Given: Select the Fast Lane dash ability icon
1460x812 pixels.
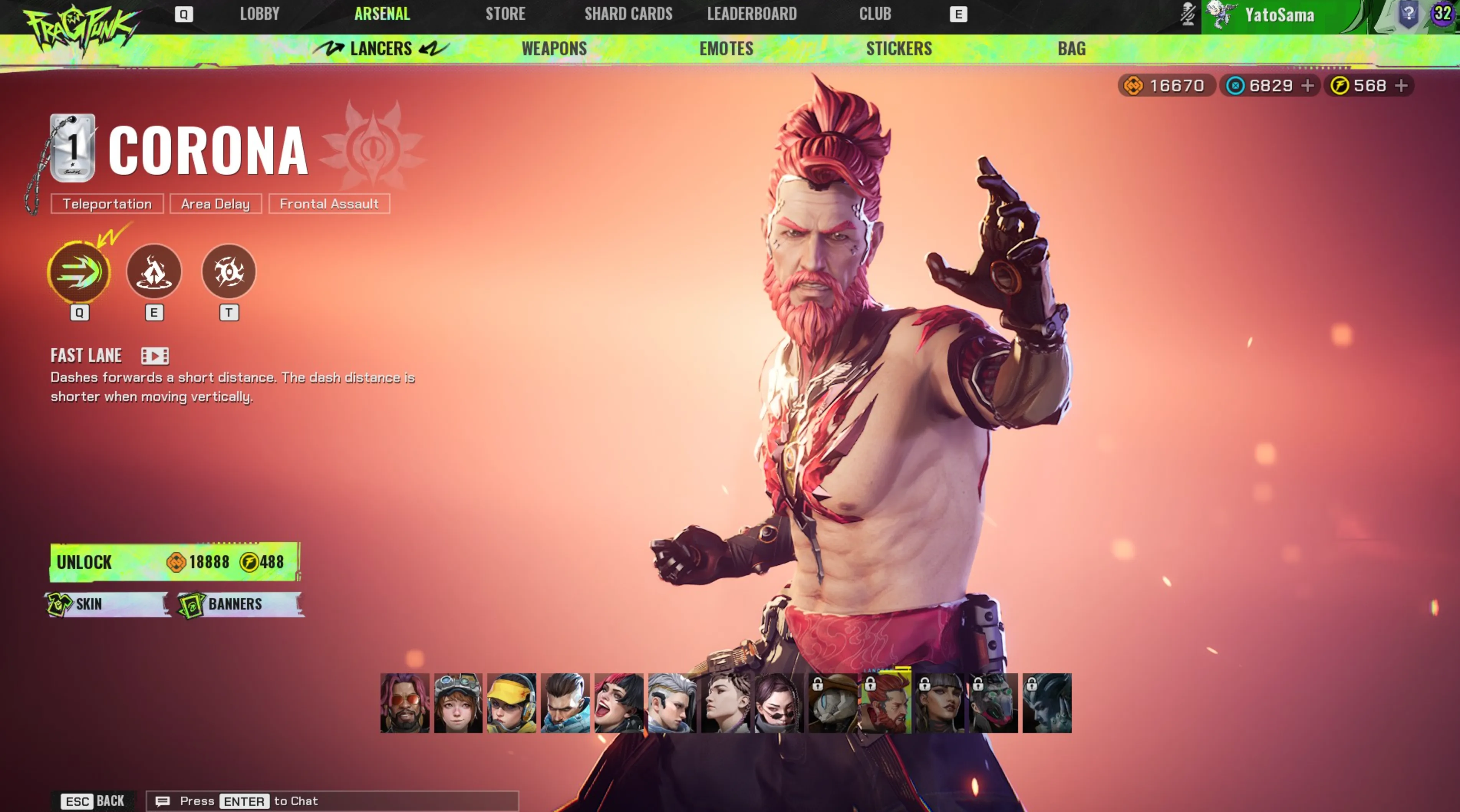Looking at the screenshot, I should click(x=79, y=272).
